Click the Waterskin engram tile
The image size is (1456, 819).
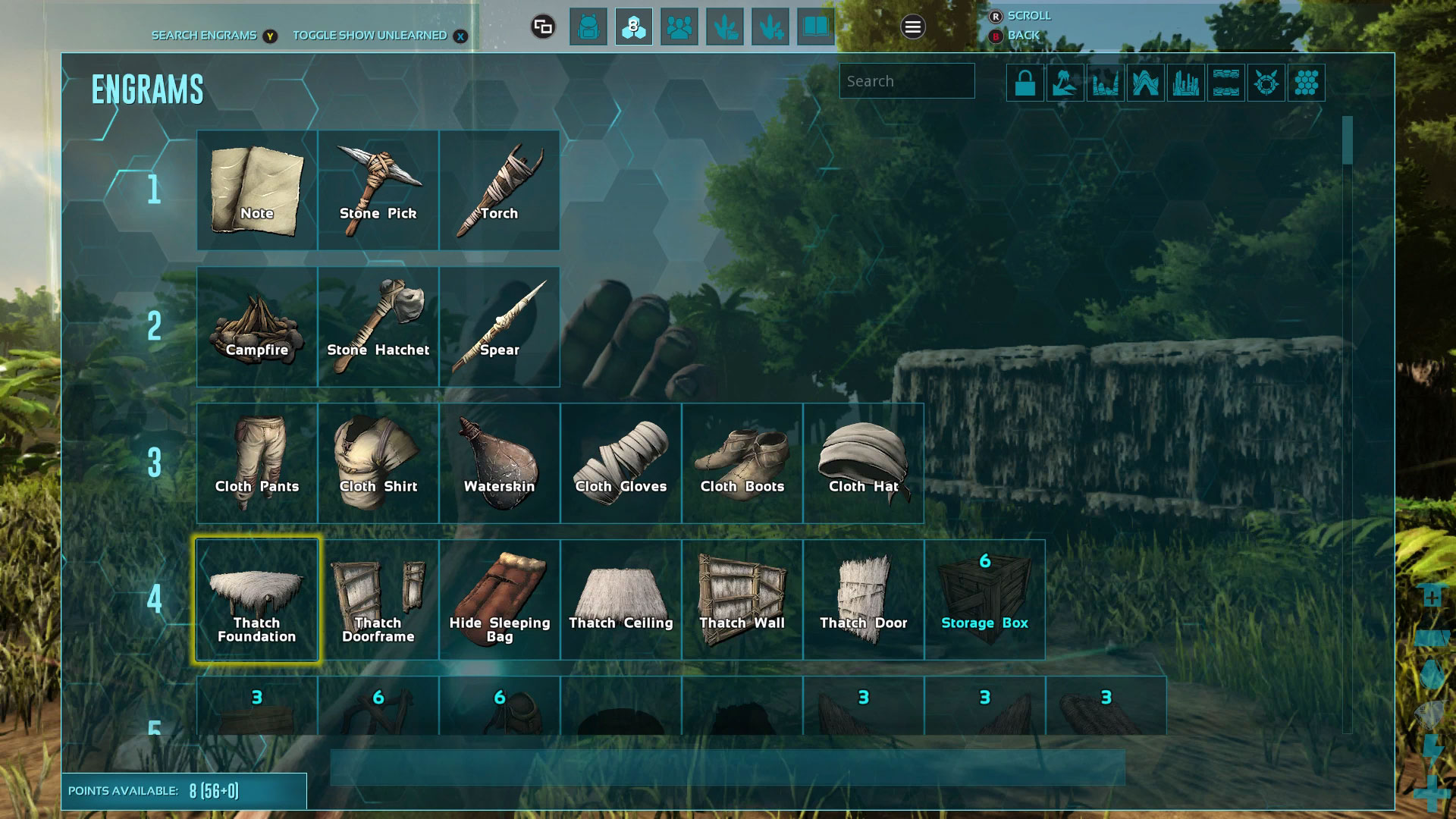(x=499, y=463)
